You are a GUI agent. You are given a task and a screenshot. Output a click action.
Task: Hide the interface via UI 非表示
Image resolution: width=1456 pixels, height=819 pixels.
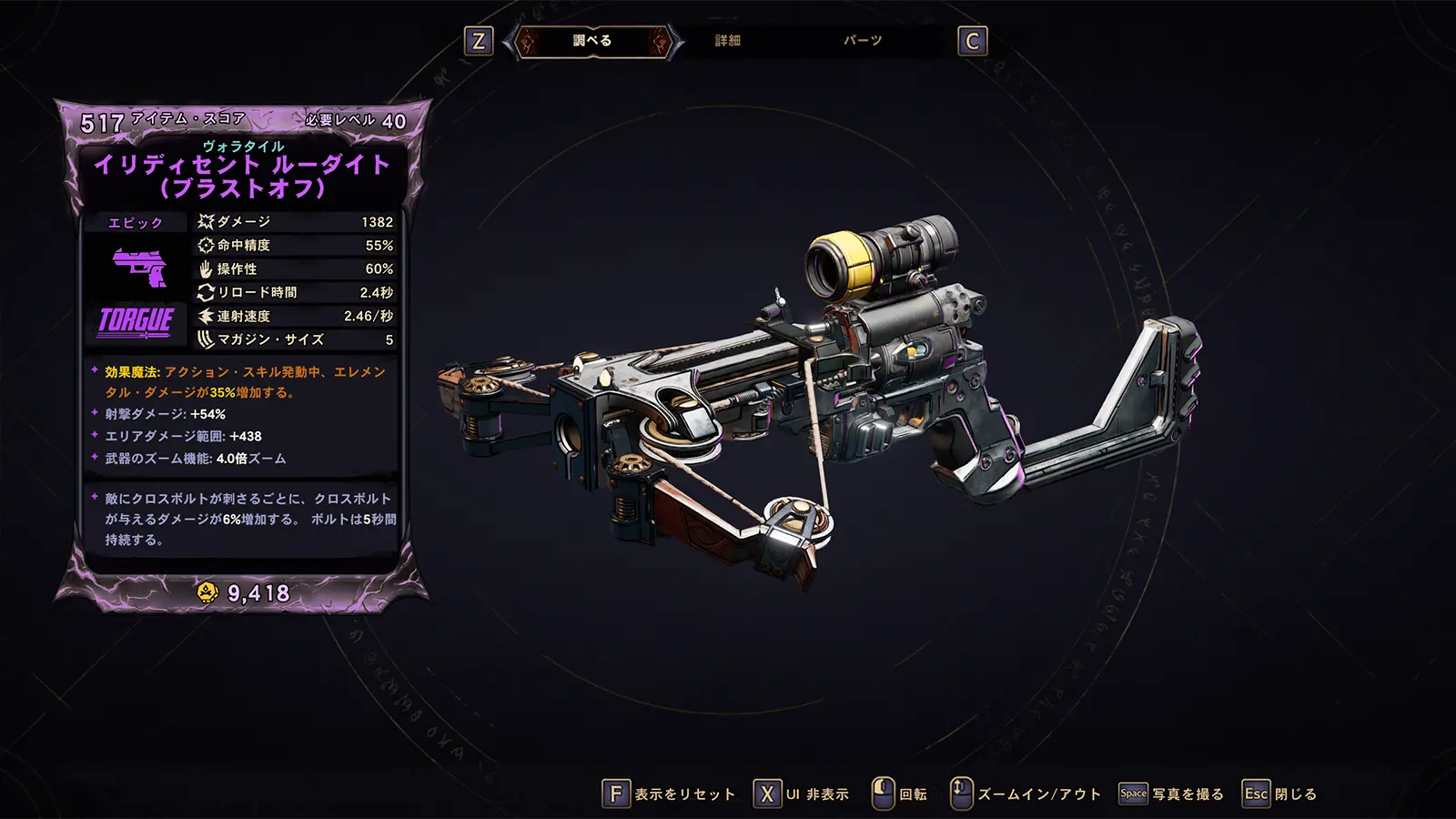click(802, 794)
